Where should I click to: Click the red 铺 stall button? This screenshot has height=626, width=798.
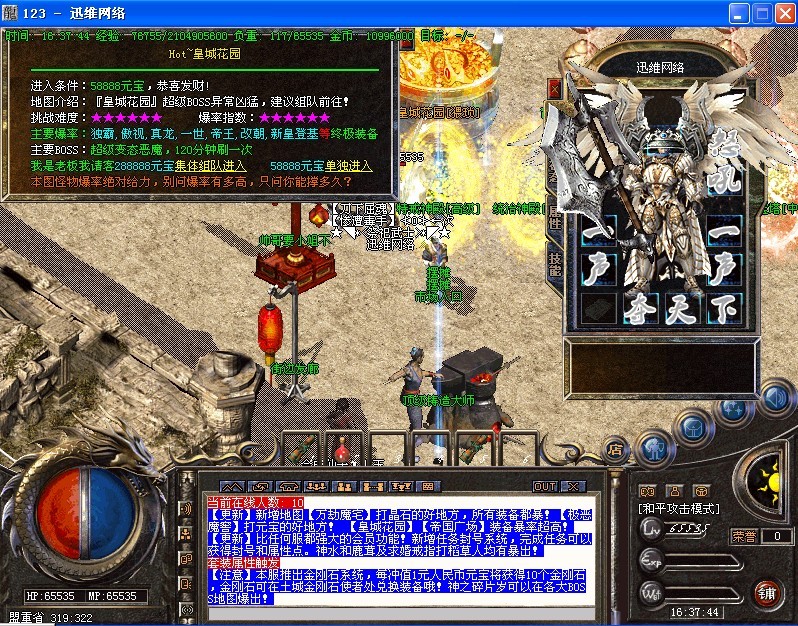[x=767, y=593]
